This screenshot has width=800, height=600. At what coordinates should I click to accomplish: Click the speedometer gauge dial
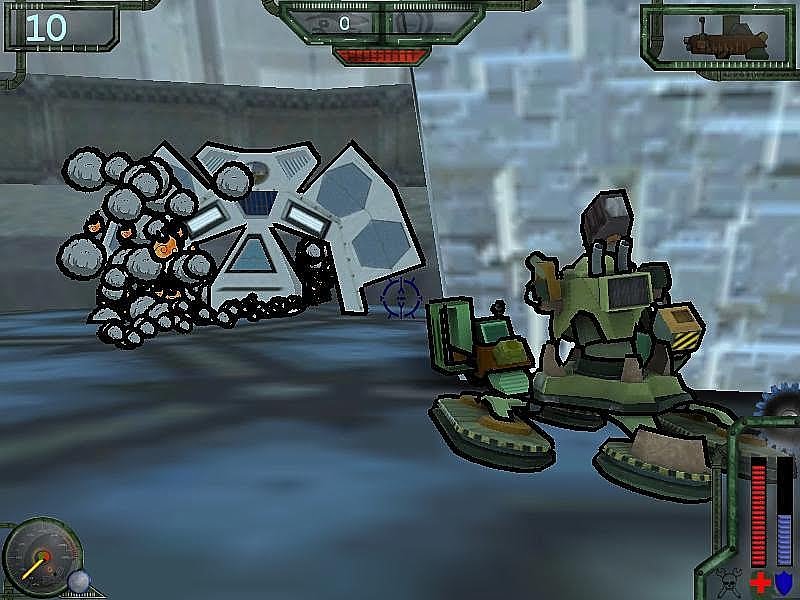click(x=40, y=557)
